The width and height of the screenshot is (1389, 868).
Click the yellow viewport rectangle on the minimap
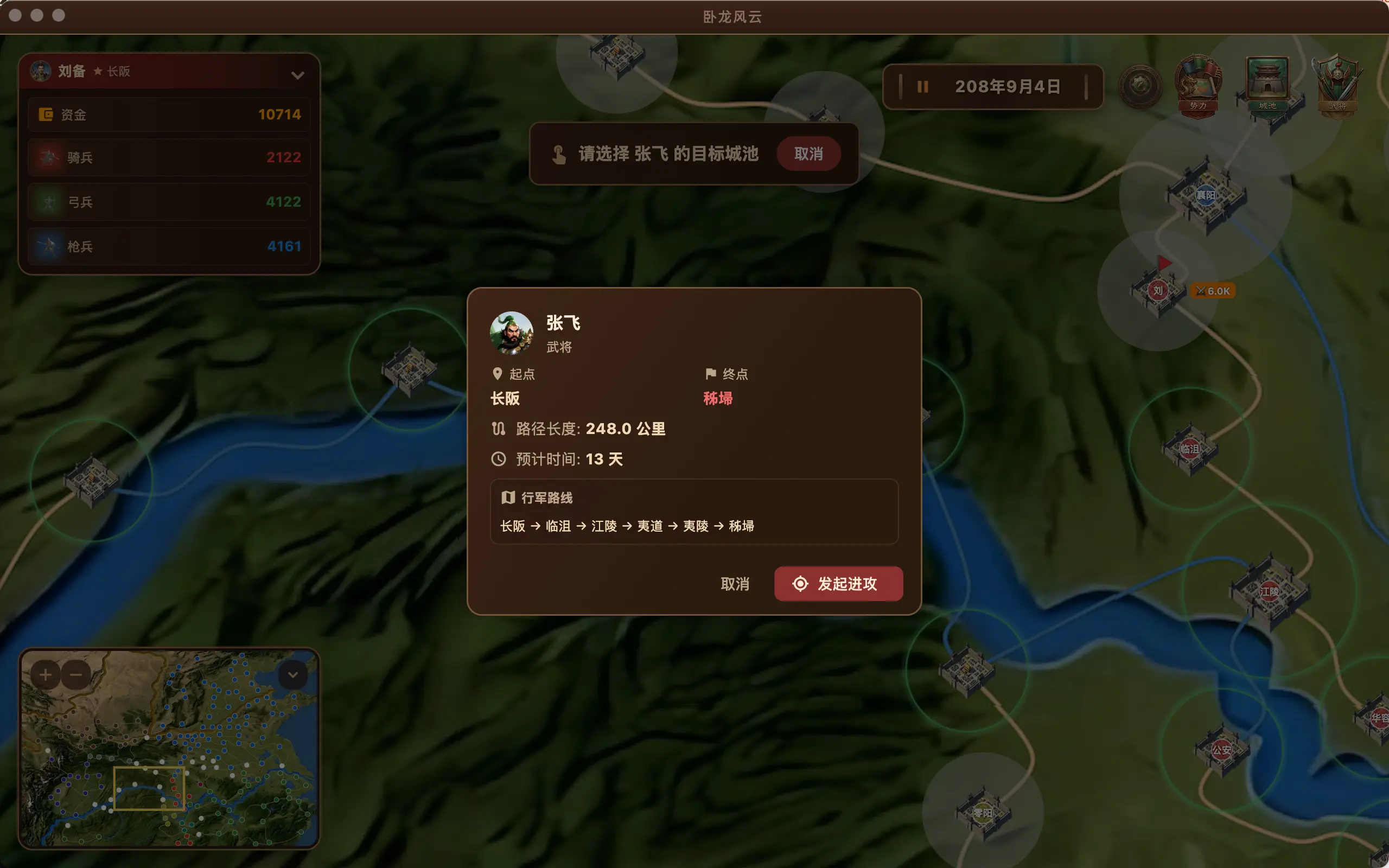coord(149,788)
